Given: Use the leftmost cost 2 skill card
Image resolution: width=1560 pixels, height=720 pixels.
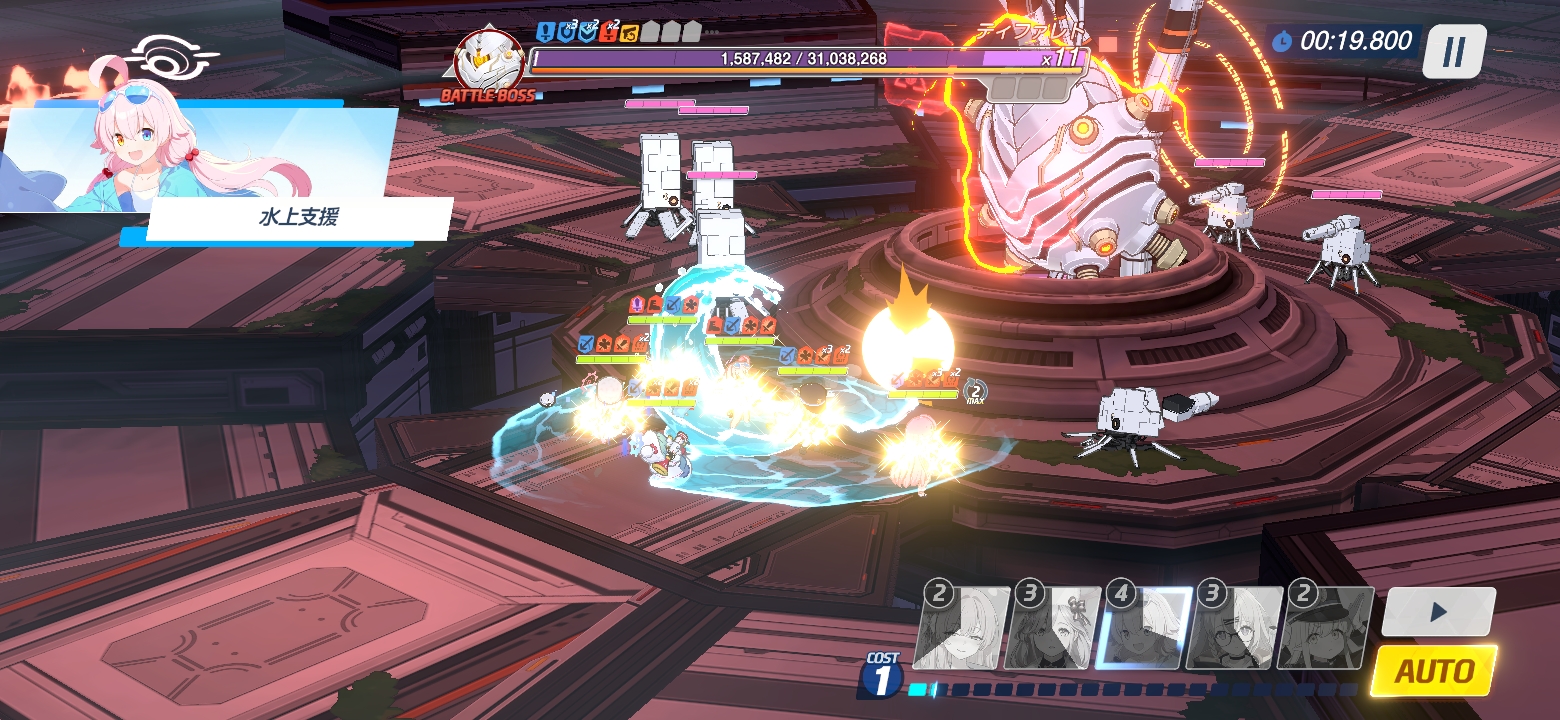Looking at the screenshot, I should click(962, 628).
